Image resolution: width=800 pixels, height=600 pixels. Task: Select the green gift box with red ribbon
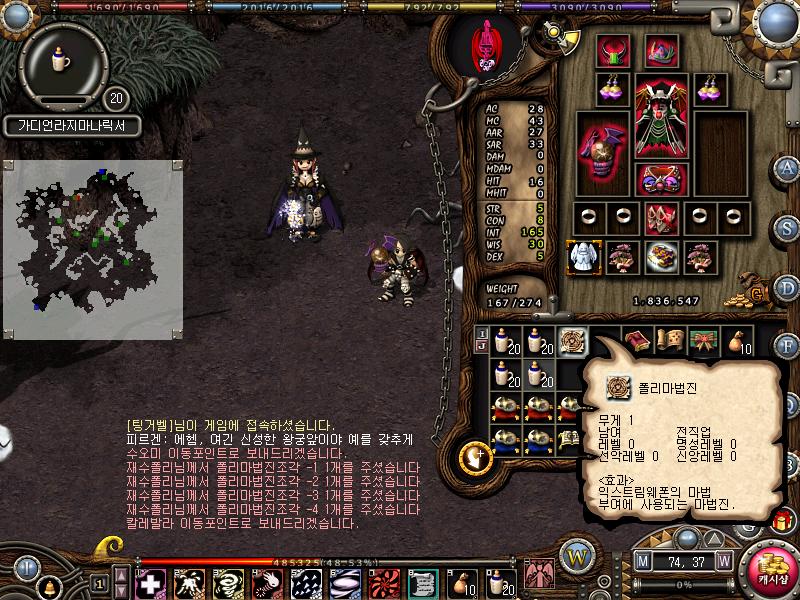pos(704,342)
